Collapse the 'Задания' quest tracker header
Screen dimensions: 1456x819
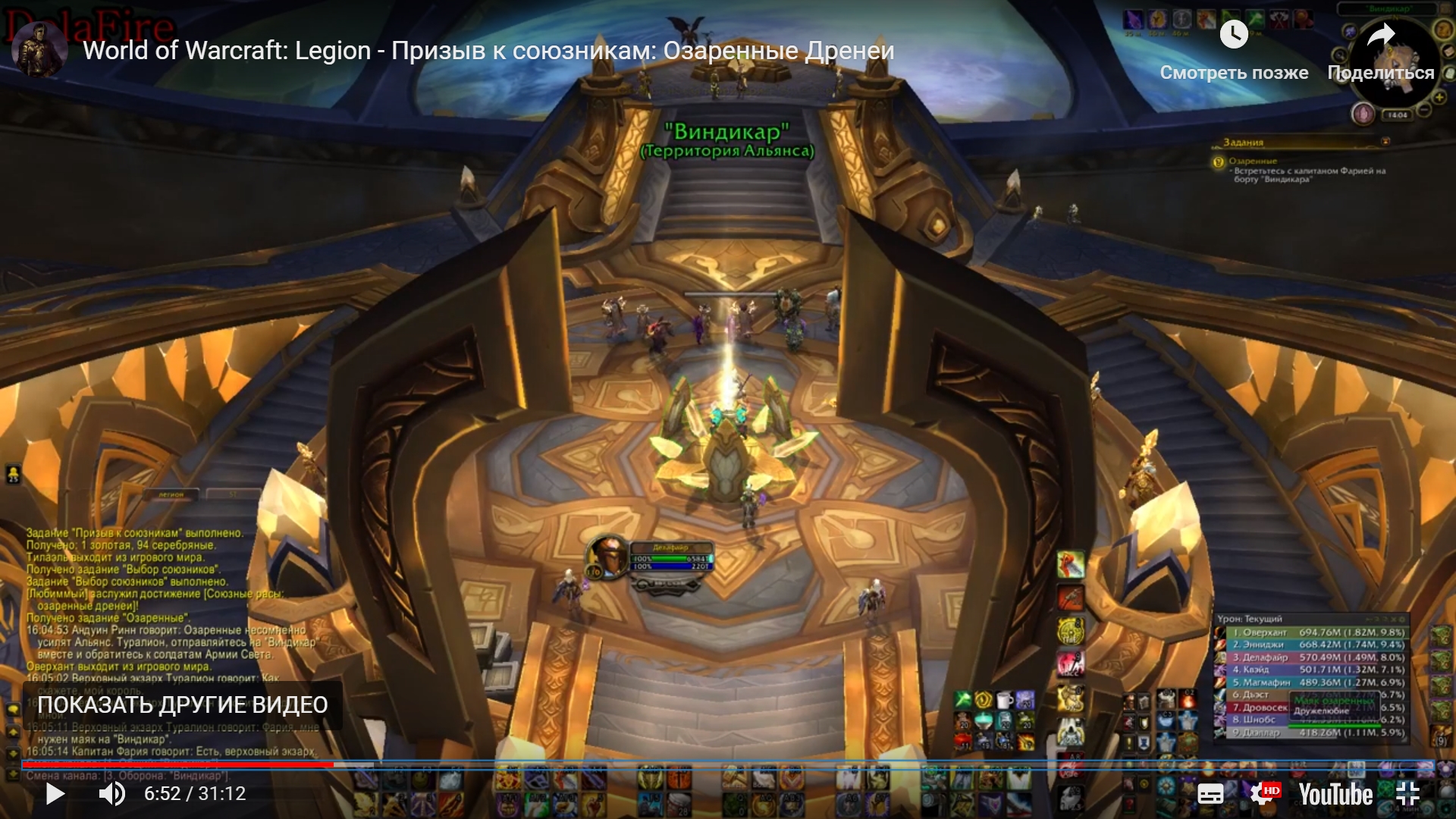pyautogui.click(x=1385, y=142)
